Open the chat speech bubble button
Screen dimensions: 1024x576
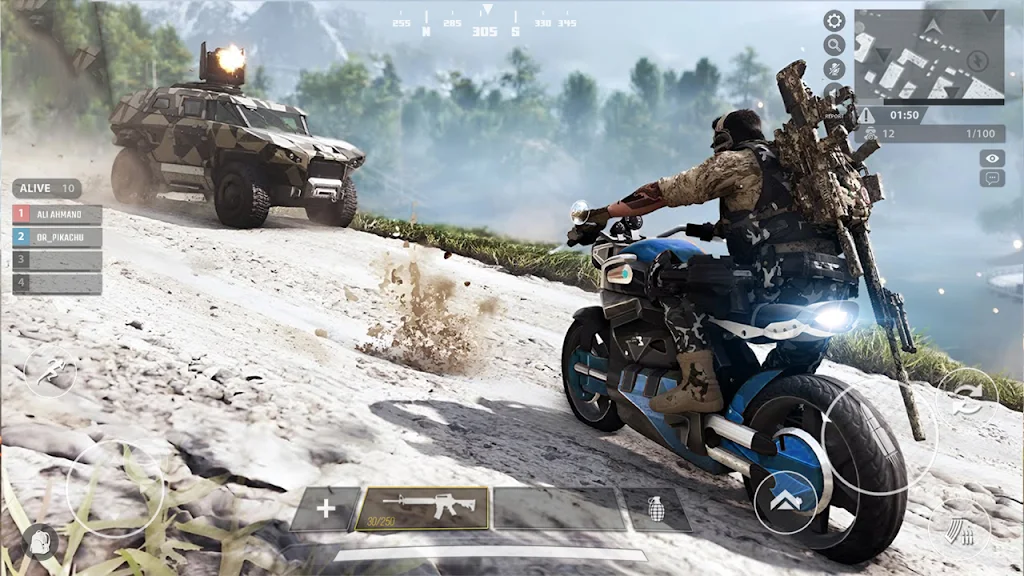pyautogui.click(x=992, y=178)
